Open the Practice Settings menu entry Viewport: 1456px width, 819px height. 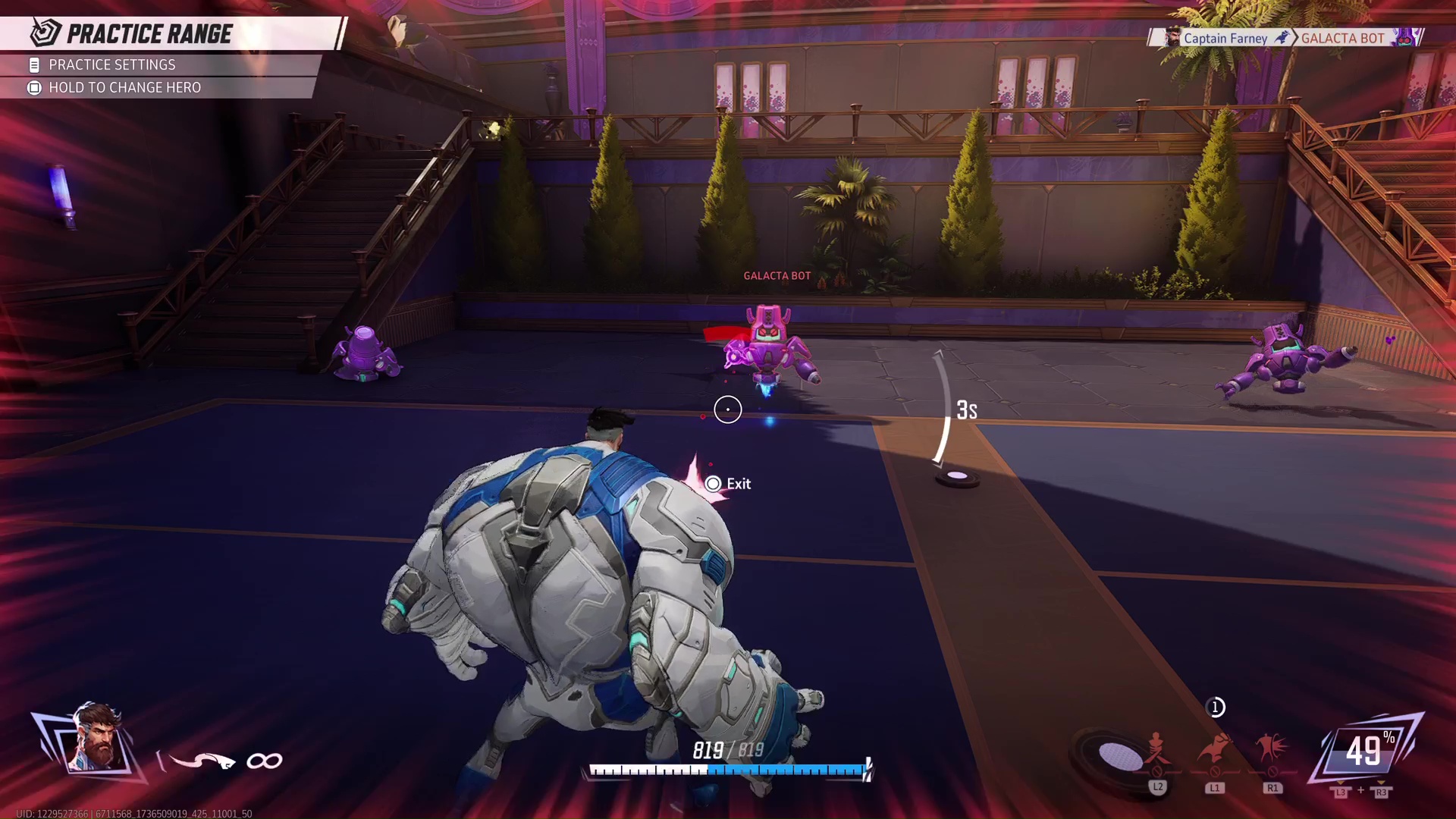click(x=111, y=65)
